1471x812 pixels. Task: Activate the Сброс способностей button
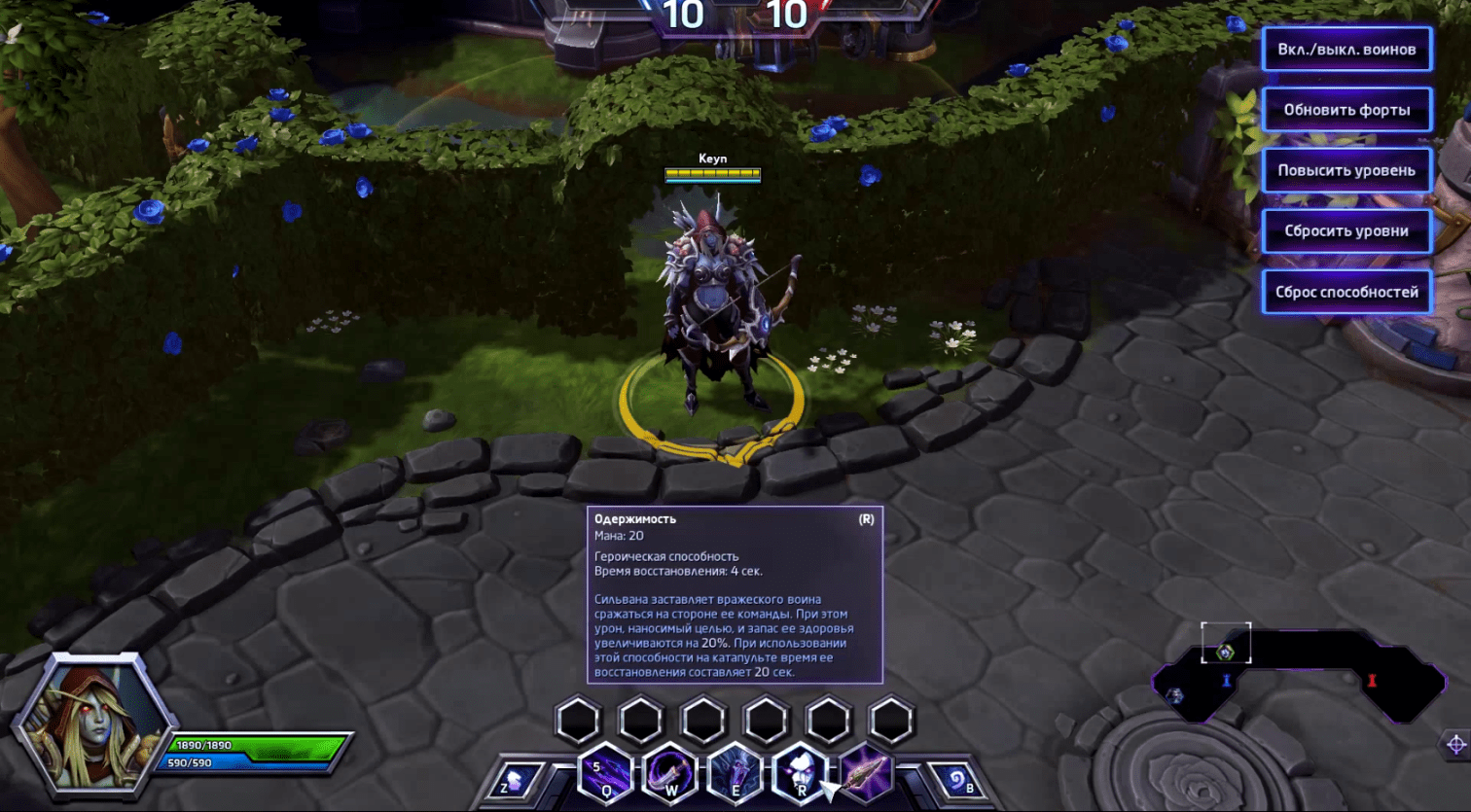click(1346, 292)
